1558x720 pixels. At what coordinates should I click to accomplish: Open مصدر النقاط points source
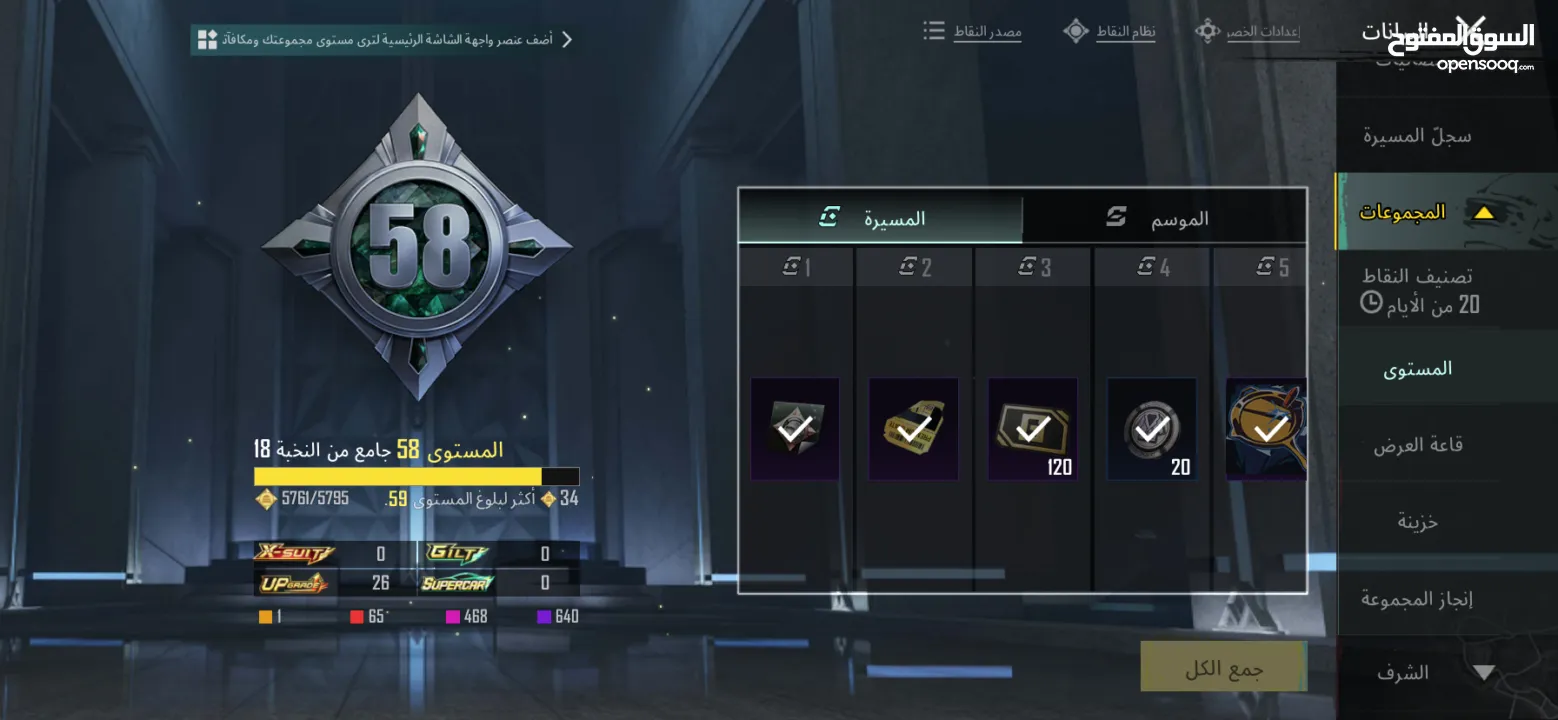click(973, 32)
